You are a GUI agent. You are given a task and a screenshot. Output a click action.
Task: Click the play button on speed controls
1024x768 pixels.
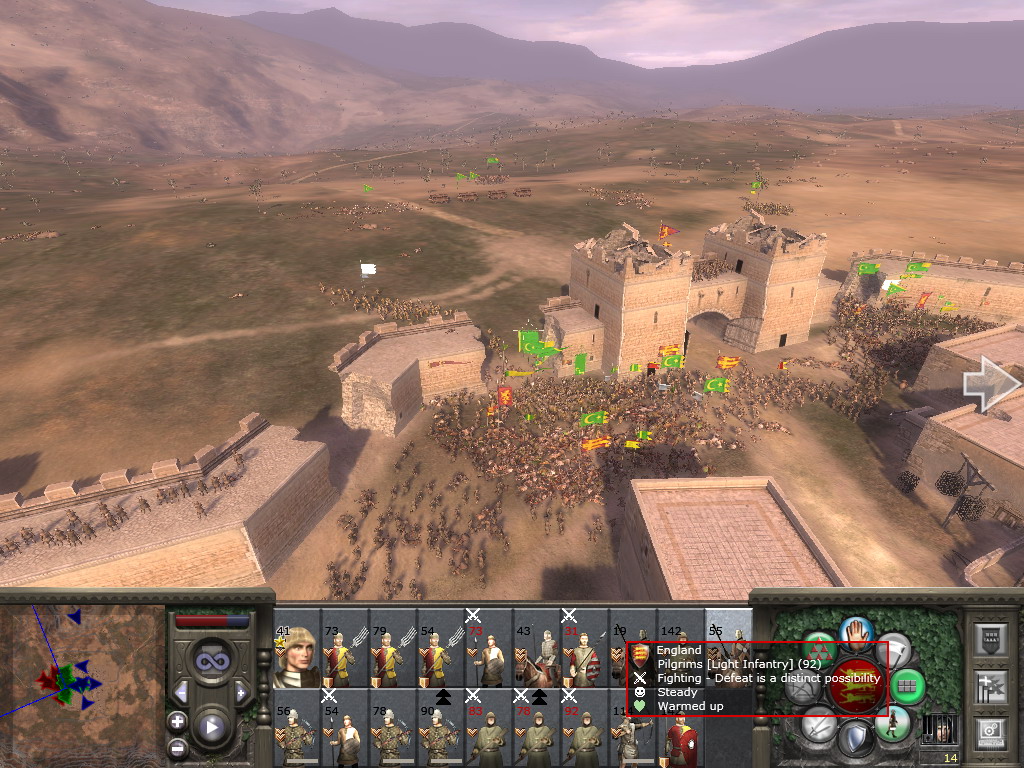[210, 727]
